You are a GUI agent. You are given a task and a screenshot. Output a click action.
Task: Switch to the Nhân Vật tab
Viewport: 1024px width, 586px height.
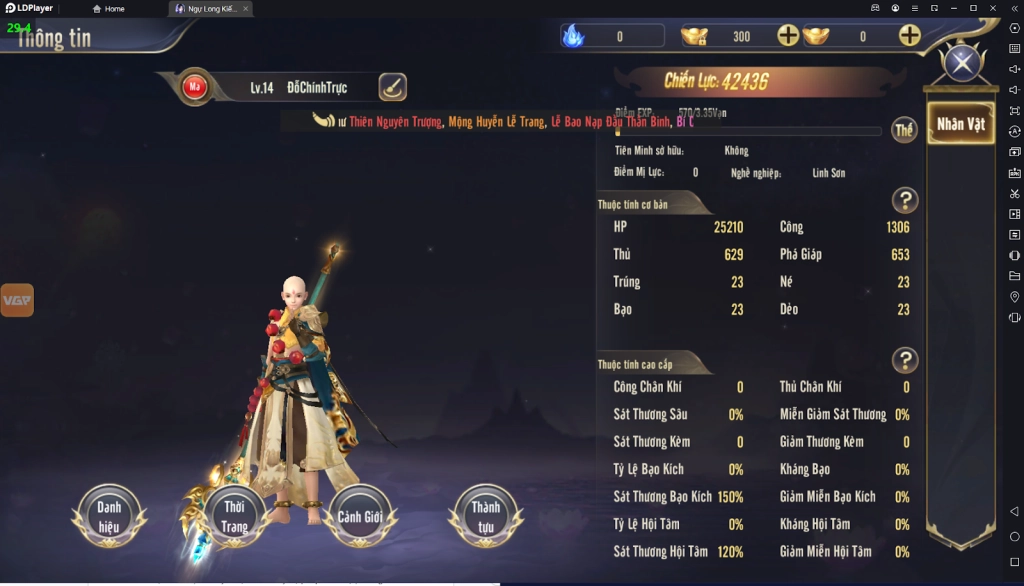pos(960,124)
